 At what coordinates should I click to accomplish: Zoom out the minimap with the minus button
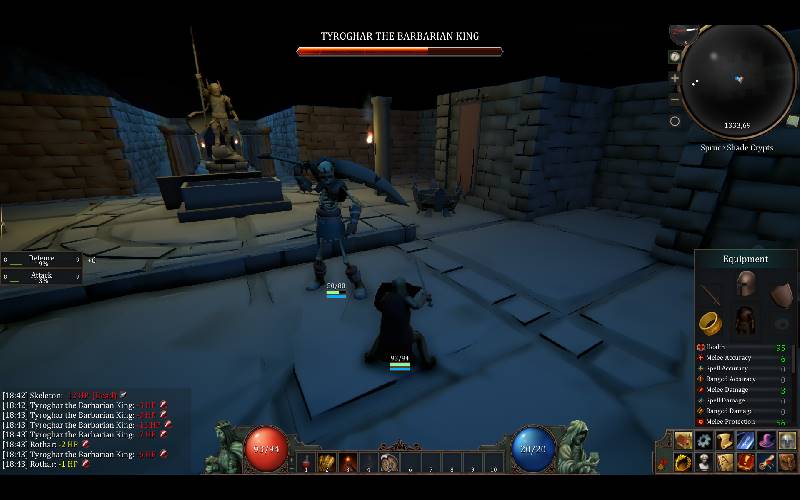[x=675, y=99]
